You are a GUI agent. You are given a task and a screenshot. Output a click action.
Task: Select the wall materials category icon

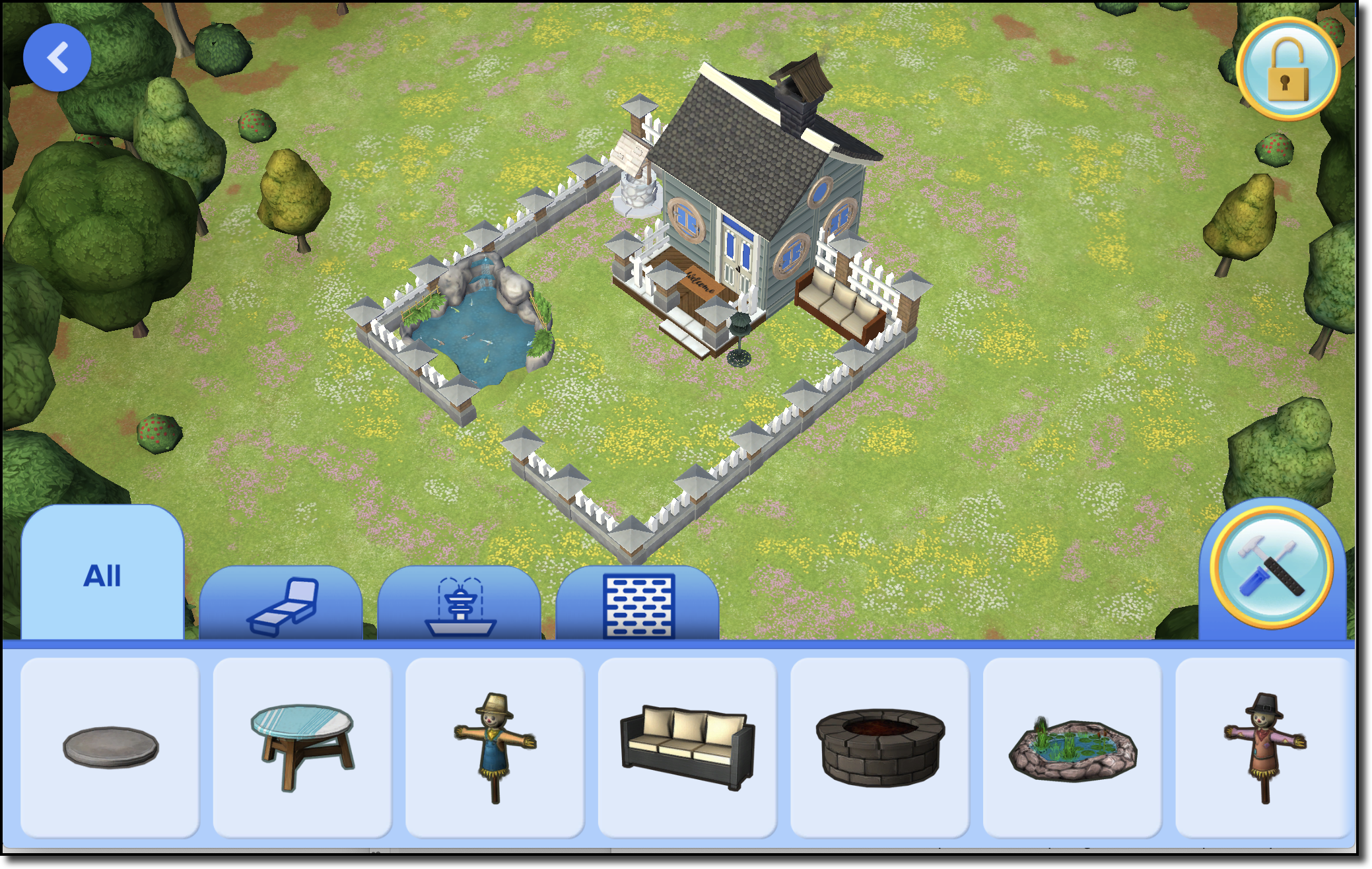coord(639,604)
